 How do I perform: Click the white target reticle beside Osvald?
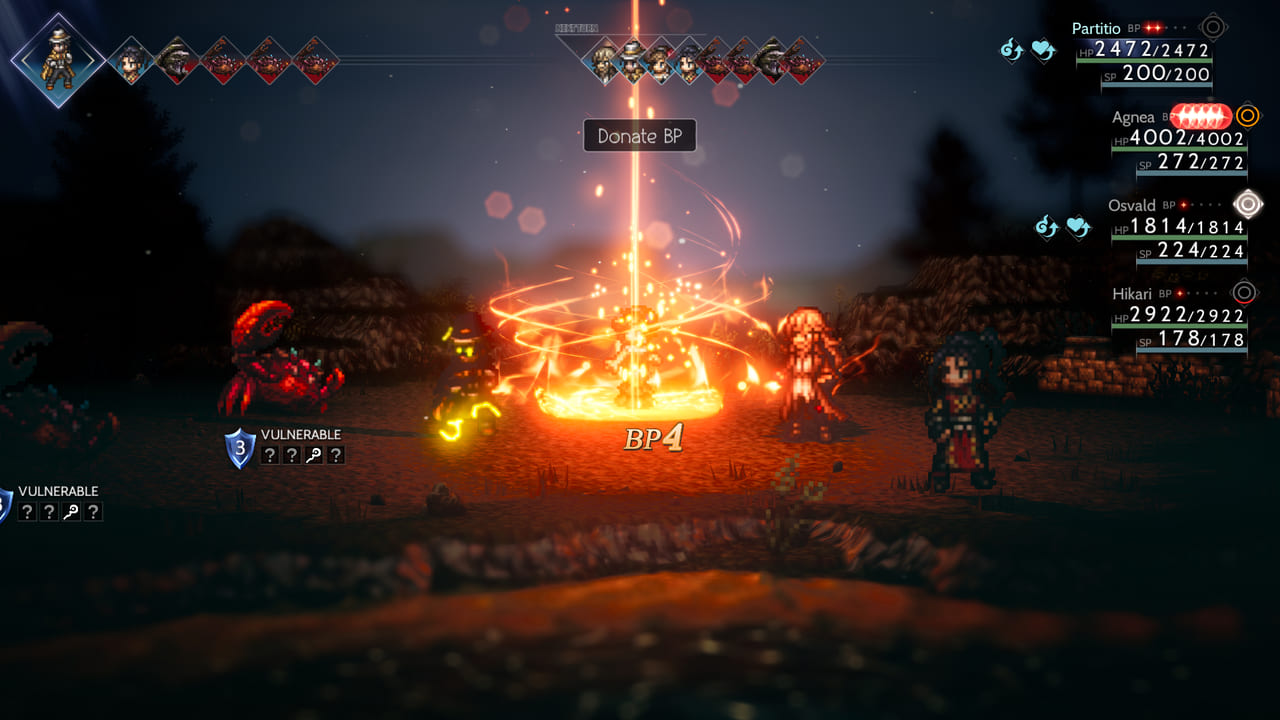[x=1246, y=205]
